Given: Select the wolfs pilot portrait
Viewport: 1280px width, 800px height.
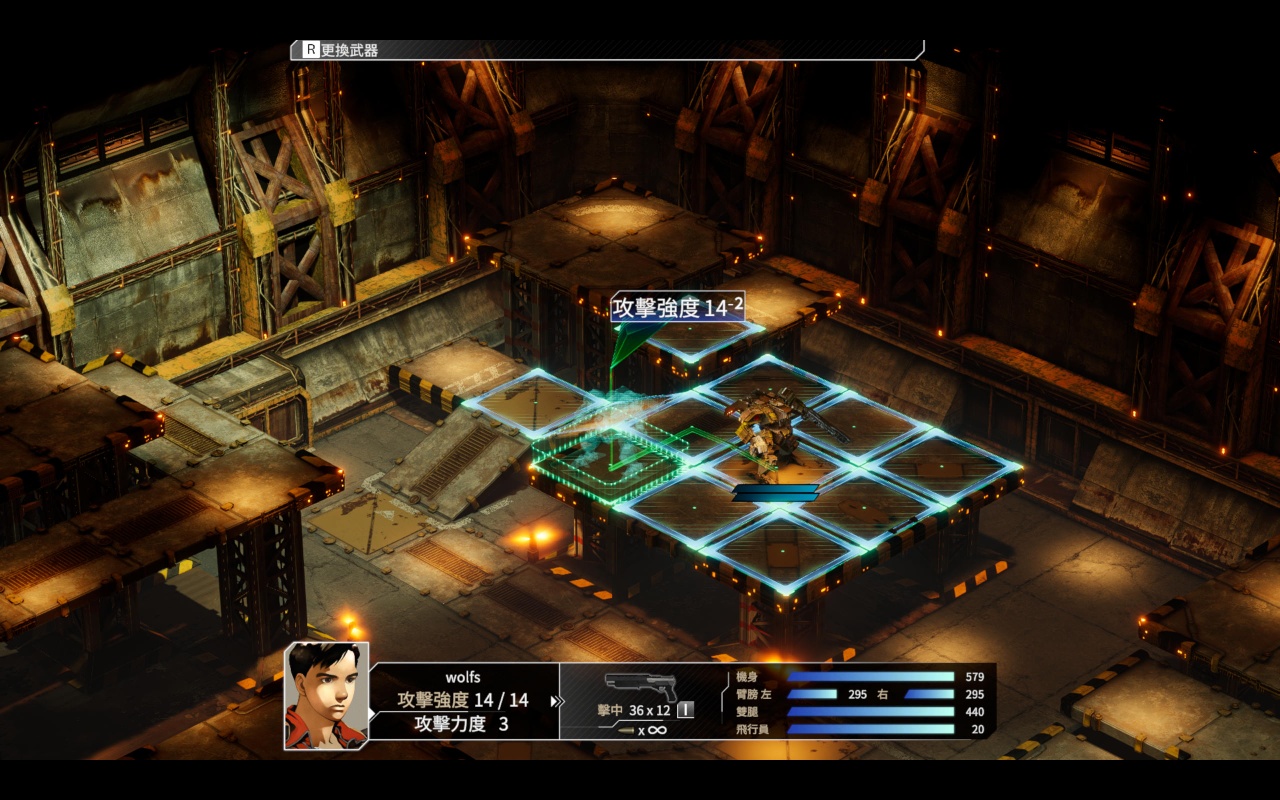Looking at the screenshot, I should [326, 696].
